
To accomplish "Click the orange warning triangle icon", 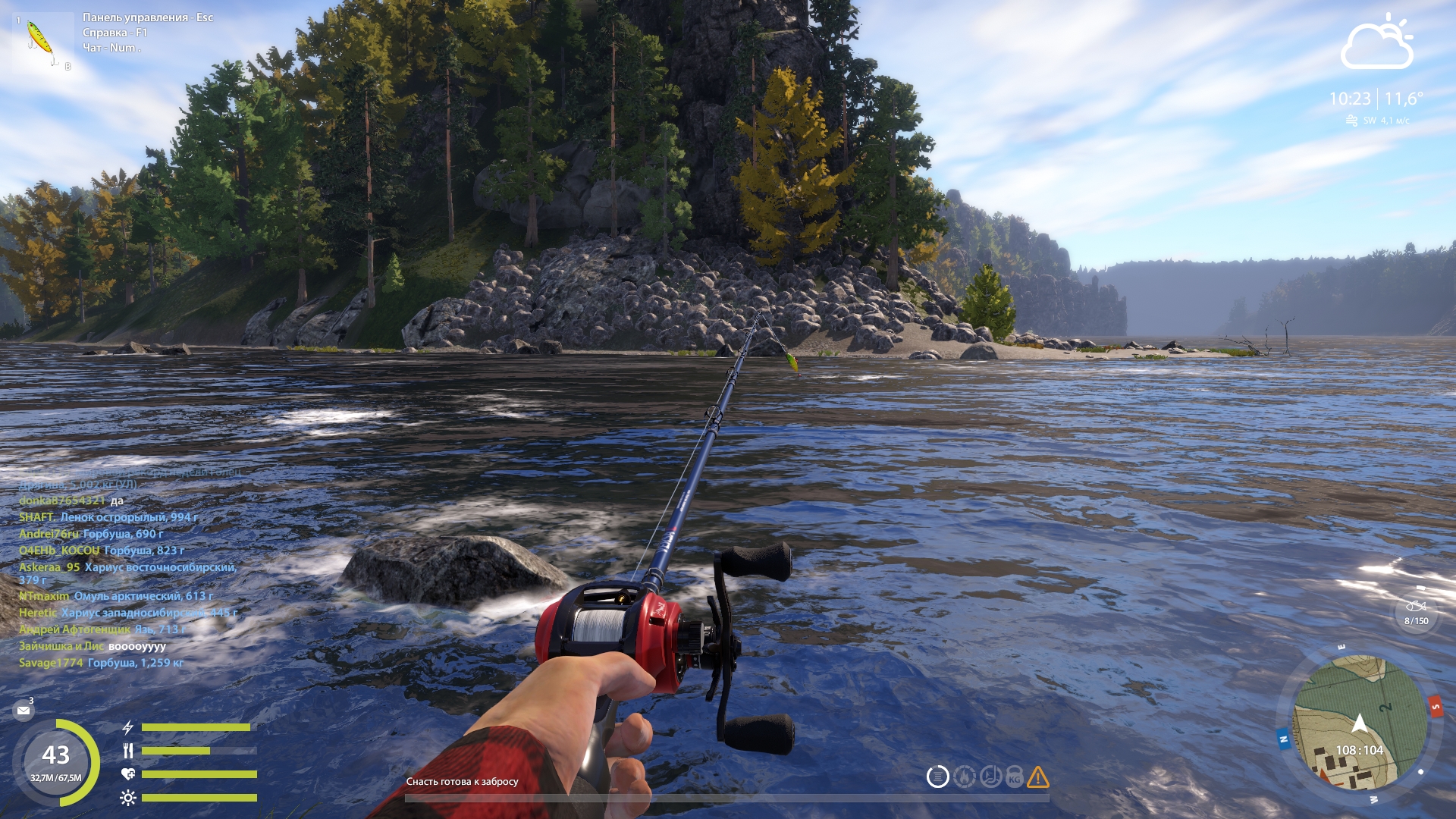I will [x=1037, y=777].
